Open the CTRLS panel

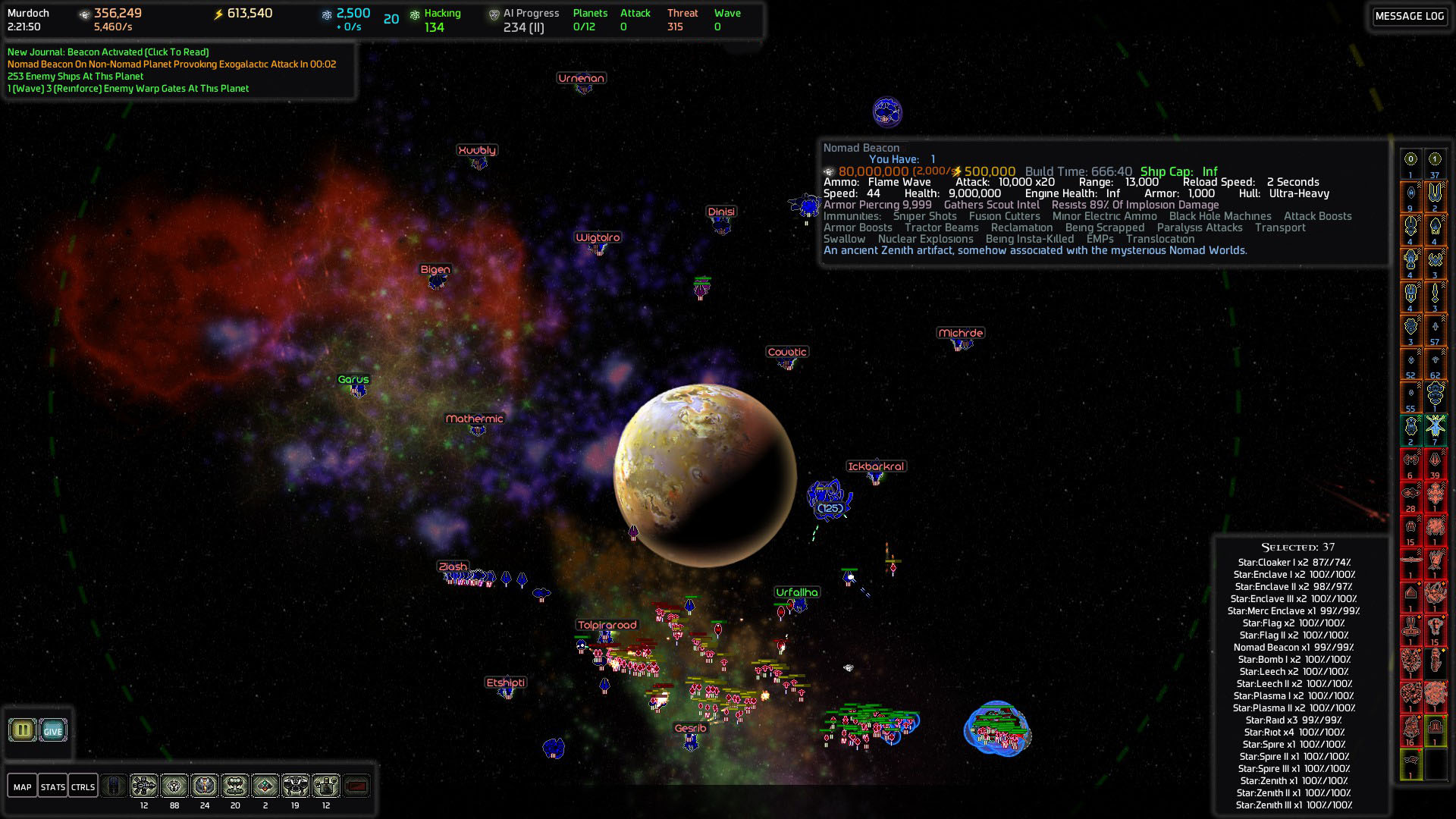click(x=83, y=786)
